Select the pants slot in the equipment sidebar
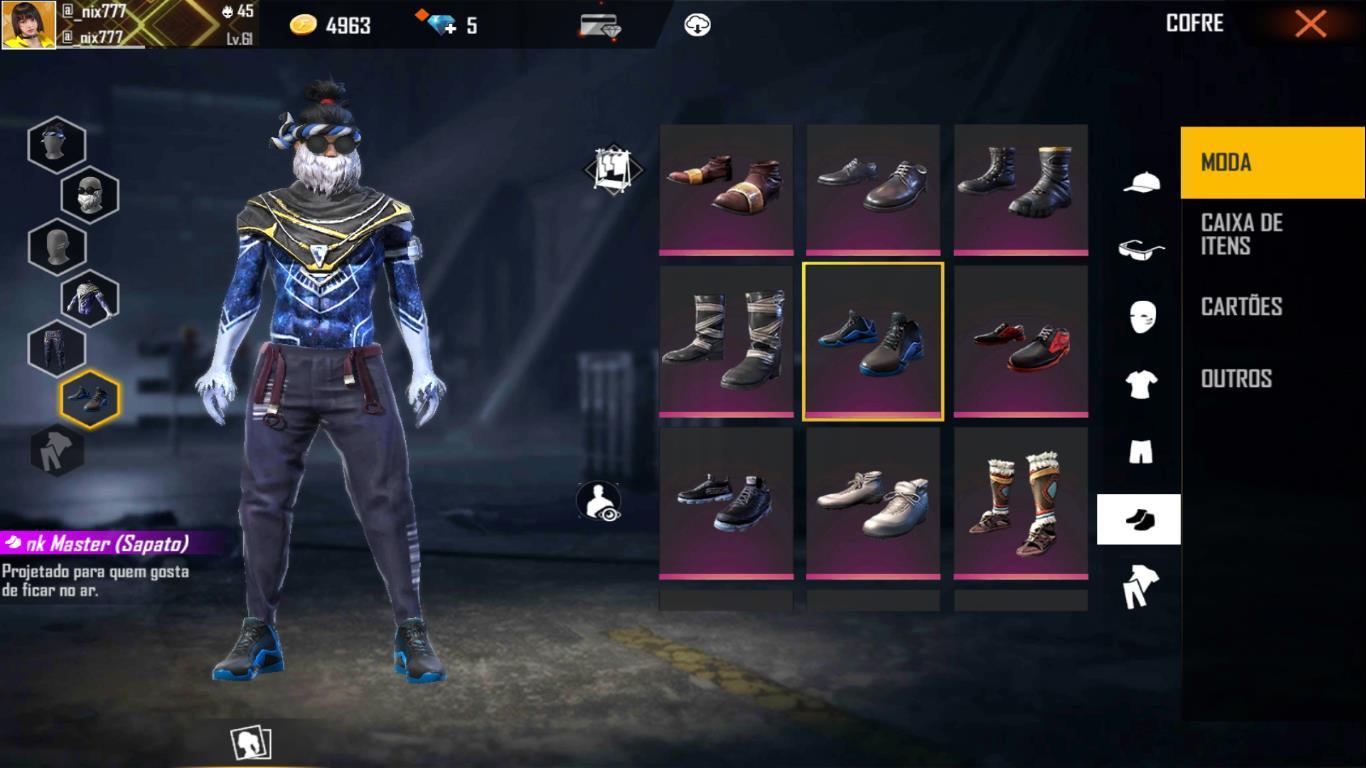 [x=57, y=348]
